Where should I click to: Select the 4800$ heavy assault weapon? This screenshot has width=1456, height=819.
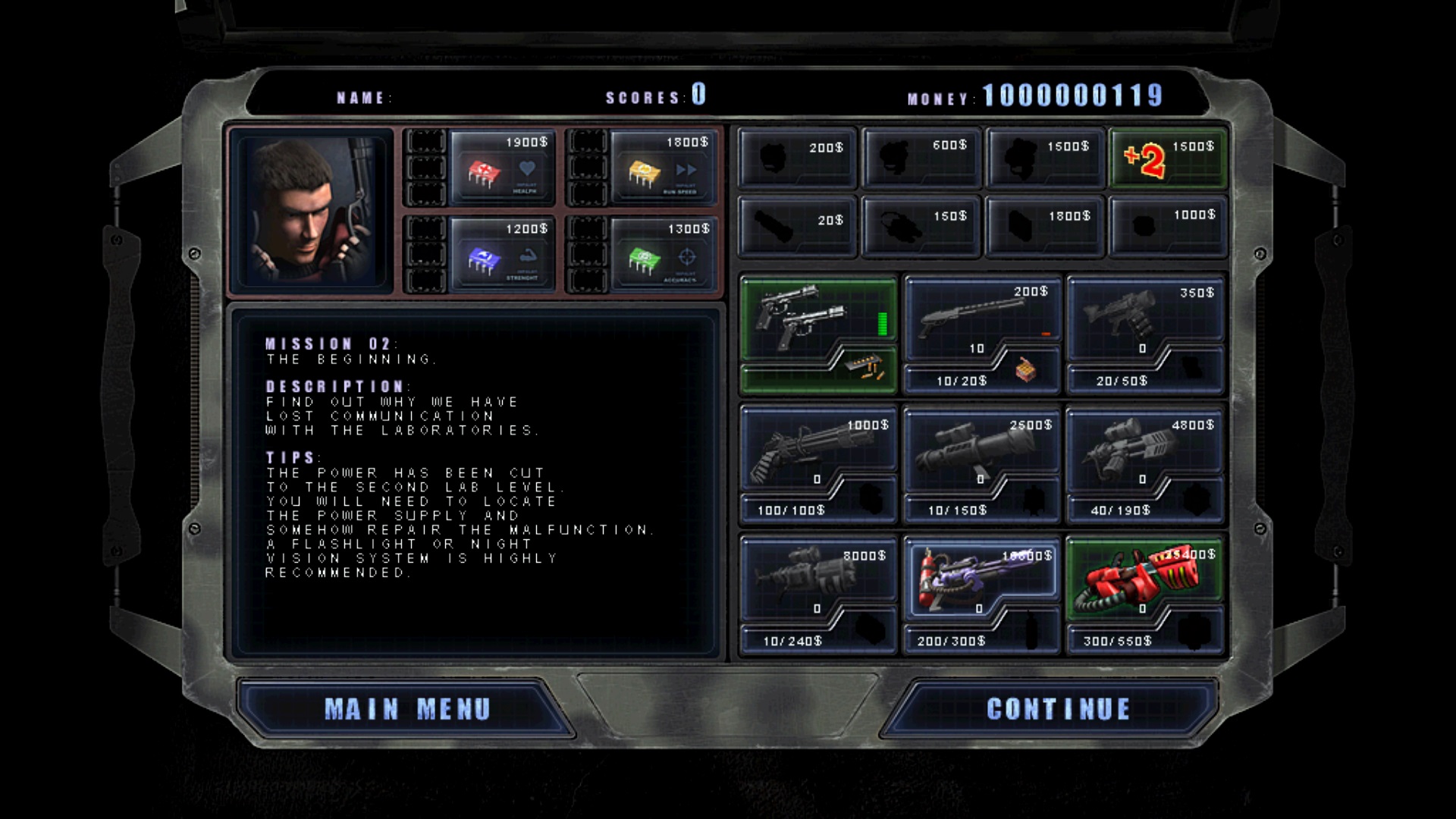click(1145, 455)
